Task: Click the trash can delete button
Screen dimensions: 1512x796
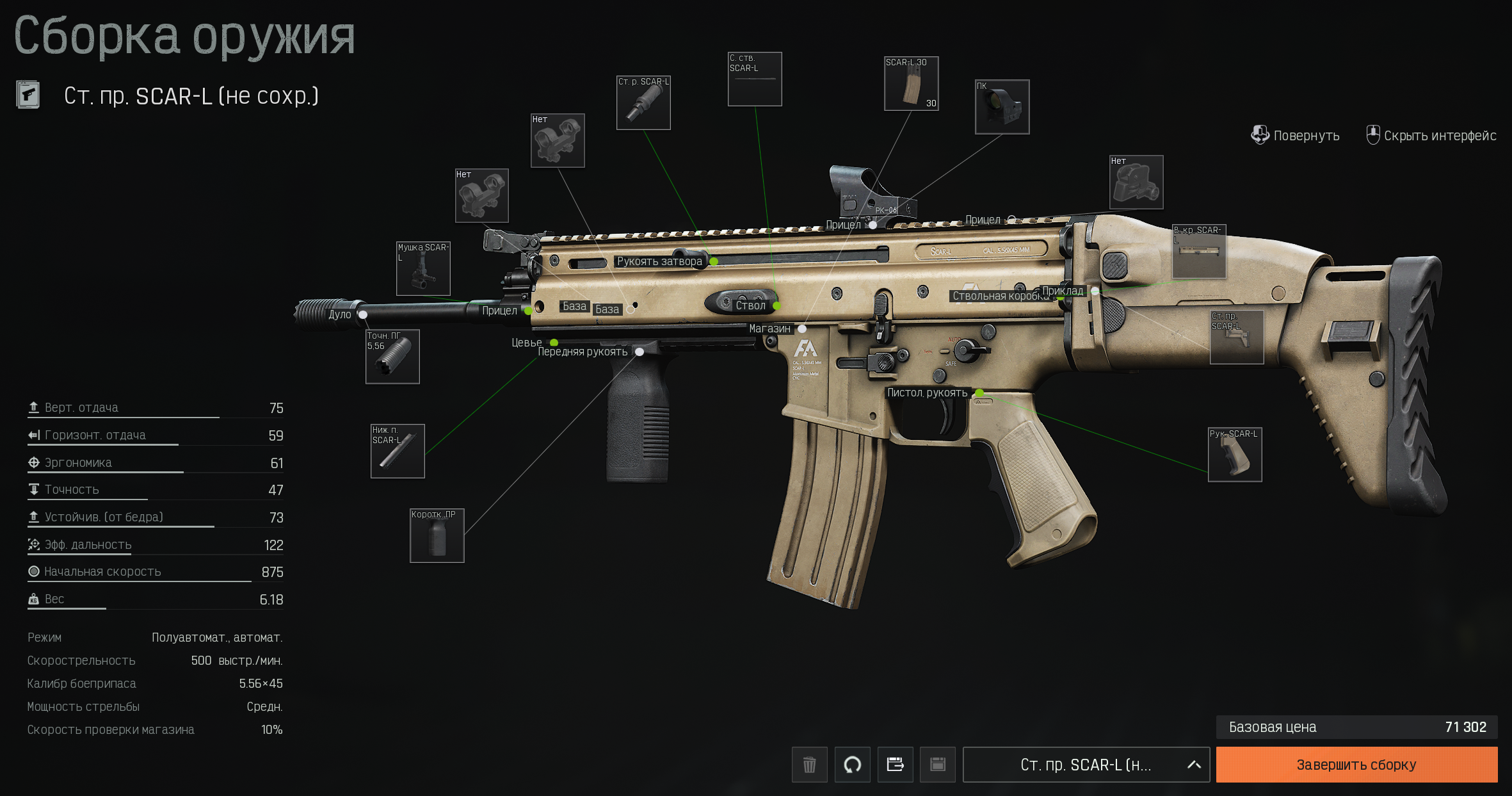Action: [x=809, y=765]
